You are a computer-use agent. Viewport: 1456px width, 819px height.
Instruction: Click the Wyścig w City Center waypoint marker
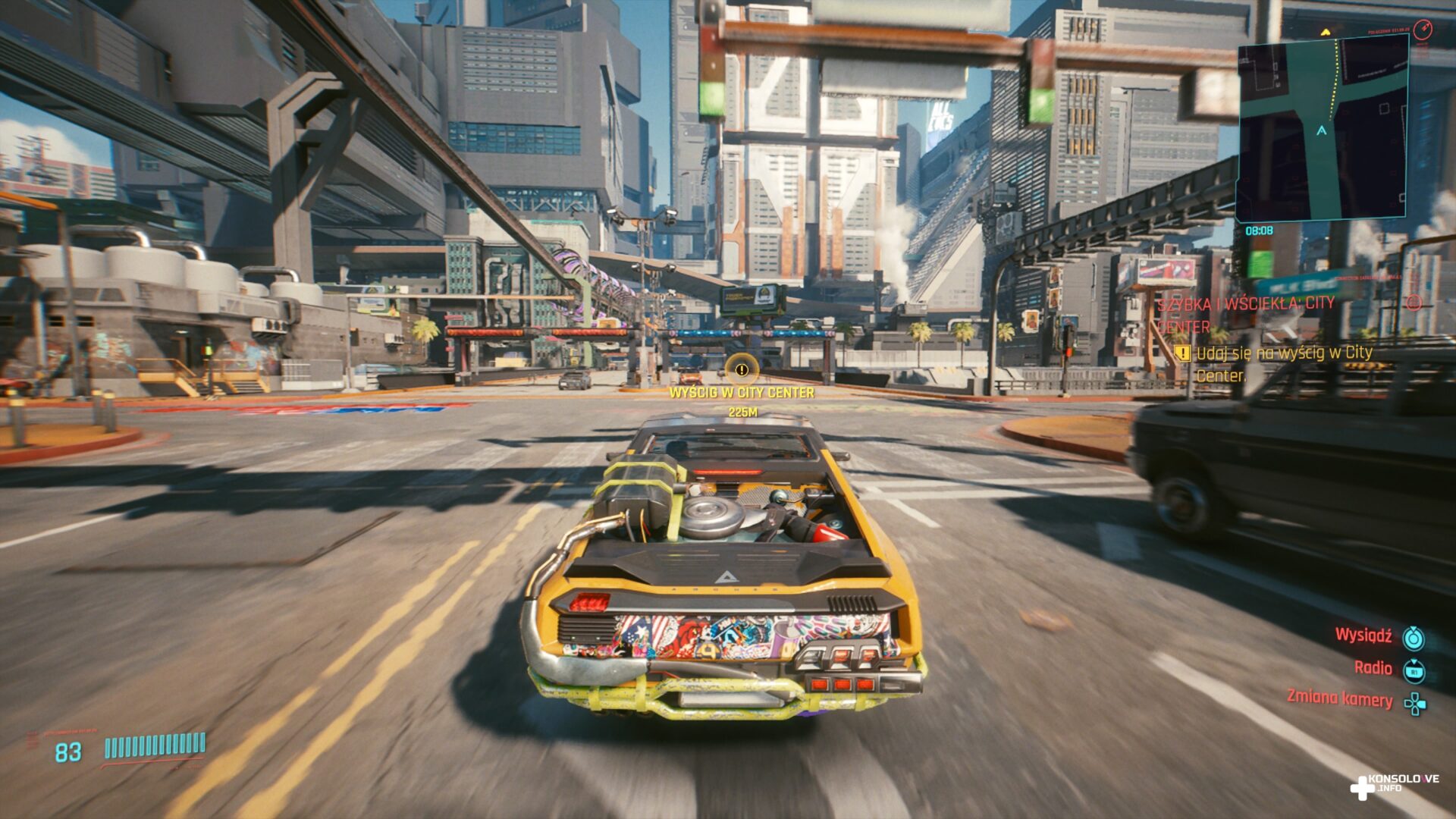point(741,370)
